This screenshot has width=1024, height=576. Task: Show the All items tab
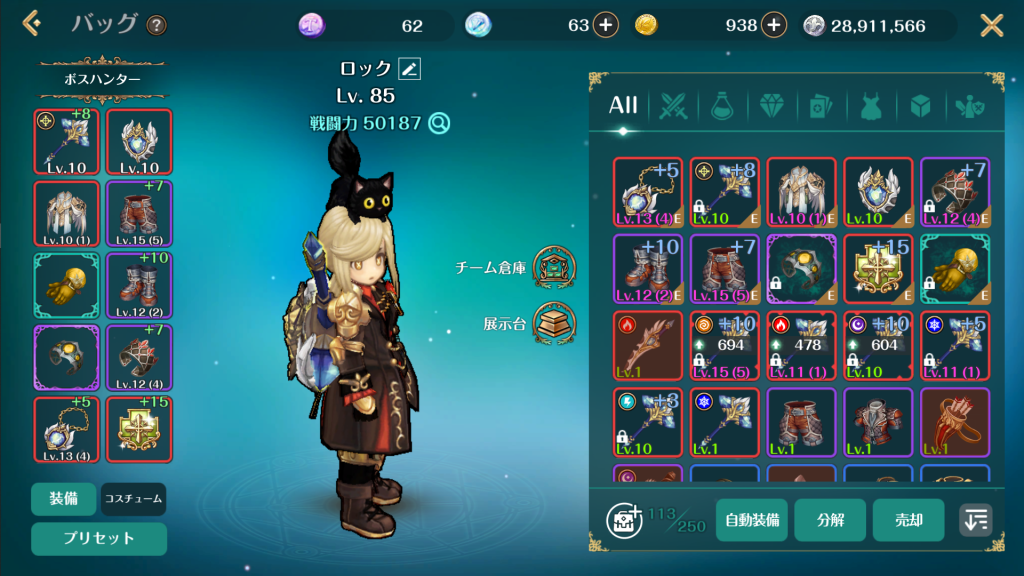tap(623, 106)
